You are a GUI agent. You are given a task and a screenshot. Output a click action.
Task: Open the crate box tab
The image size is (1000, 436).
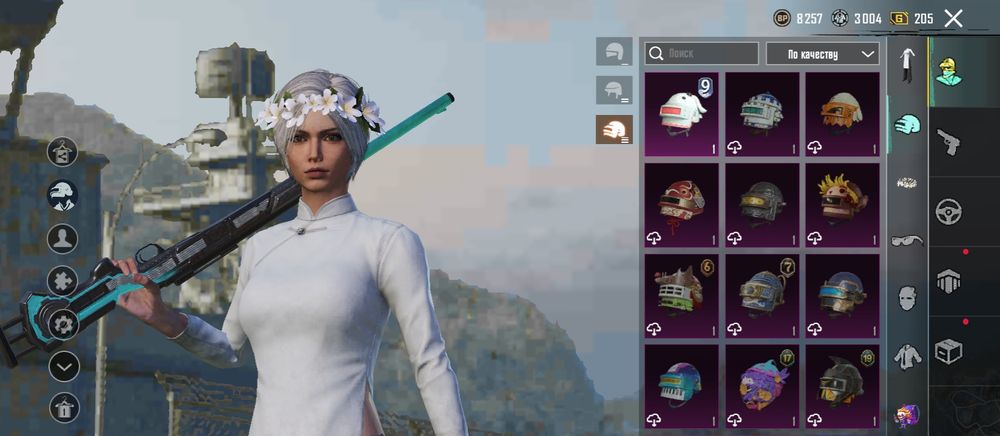pyautogui.click(x=949, y=351)
